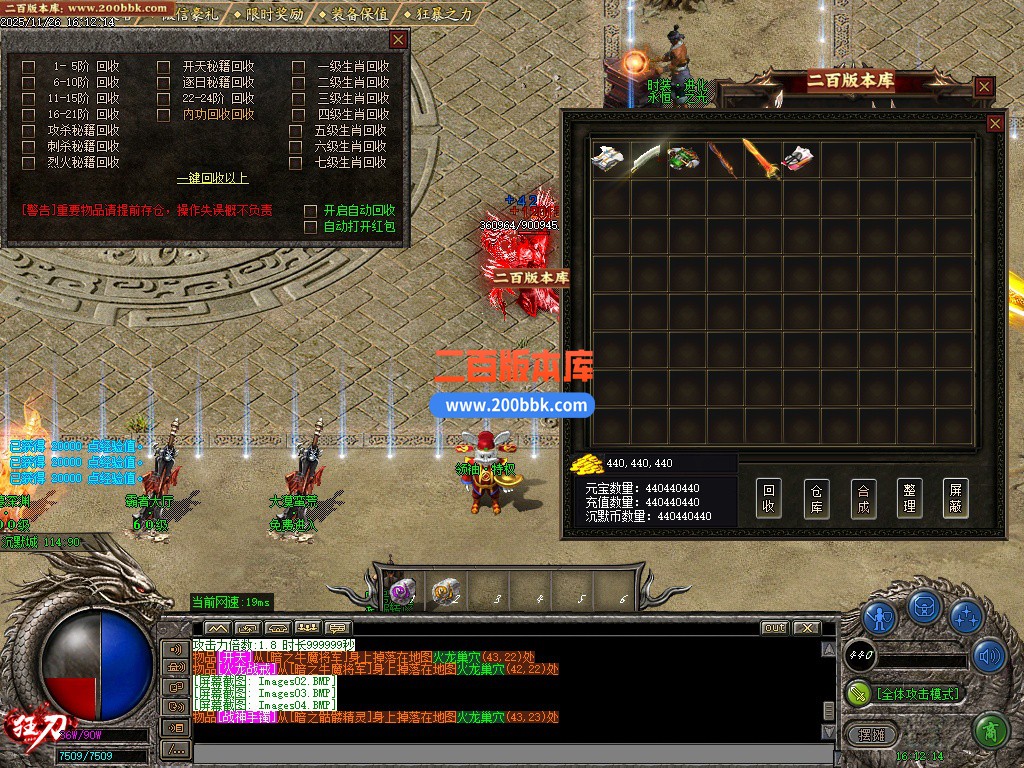Close the inventory bag window
Screen dimensions: 1024x768
coord(995,123)
